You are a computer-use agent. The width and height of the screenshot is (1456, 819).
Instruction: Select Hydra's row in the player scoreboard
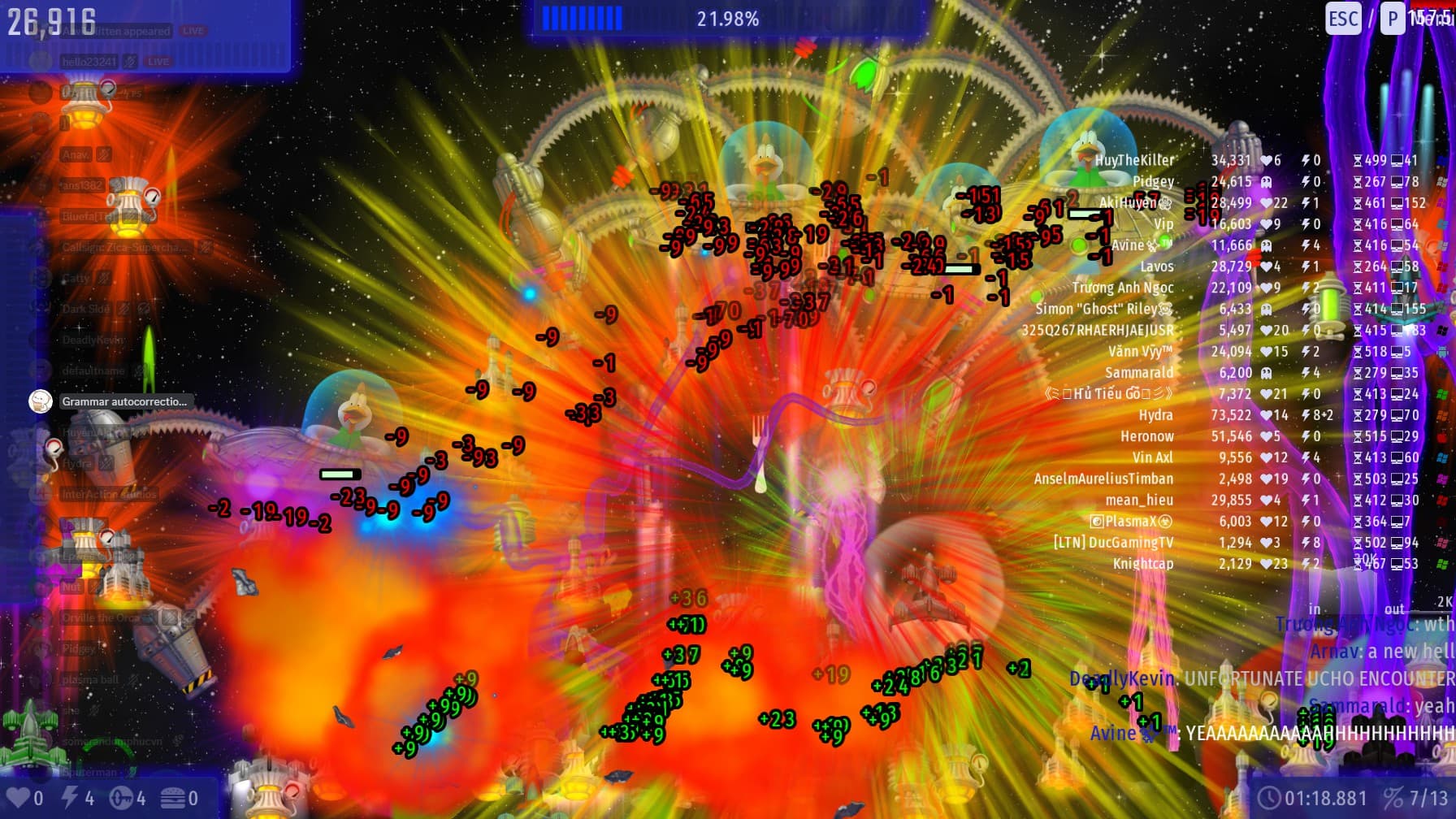(1155, 415)
